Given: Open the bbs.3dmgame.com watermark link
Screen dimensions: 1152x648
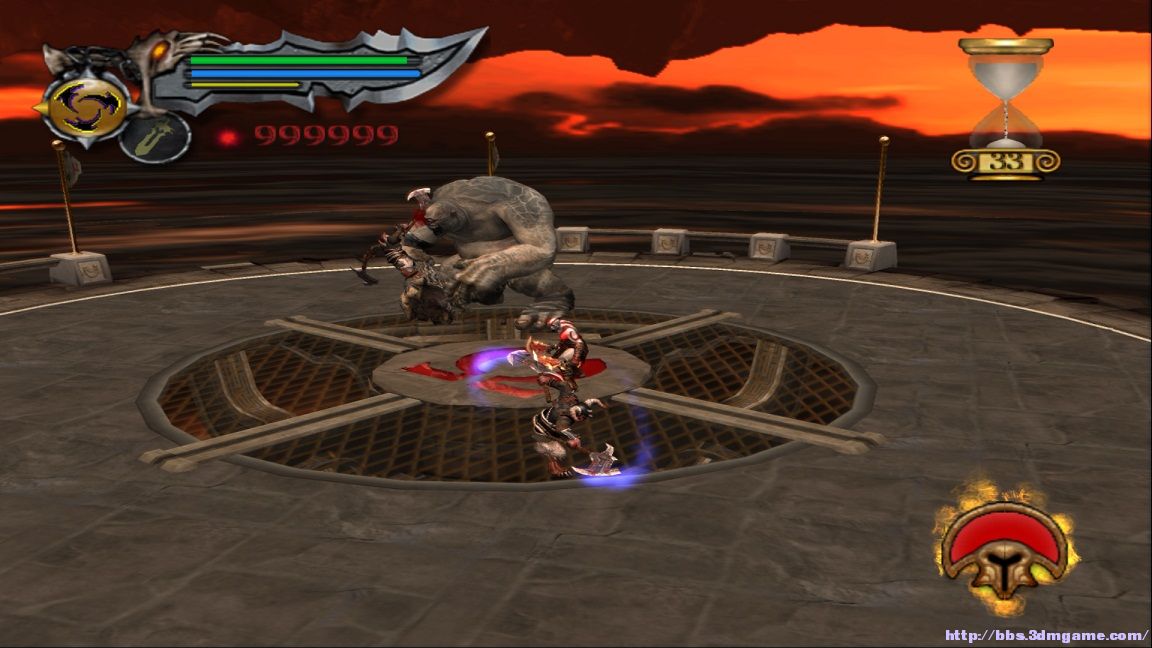Looking at the screenshot, I should click(x=1045, y=635).
